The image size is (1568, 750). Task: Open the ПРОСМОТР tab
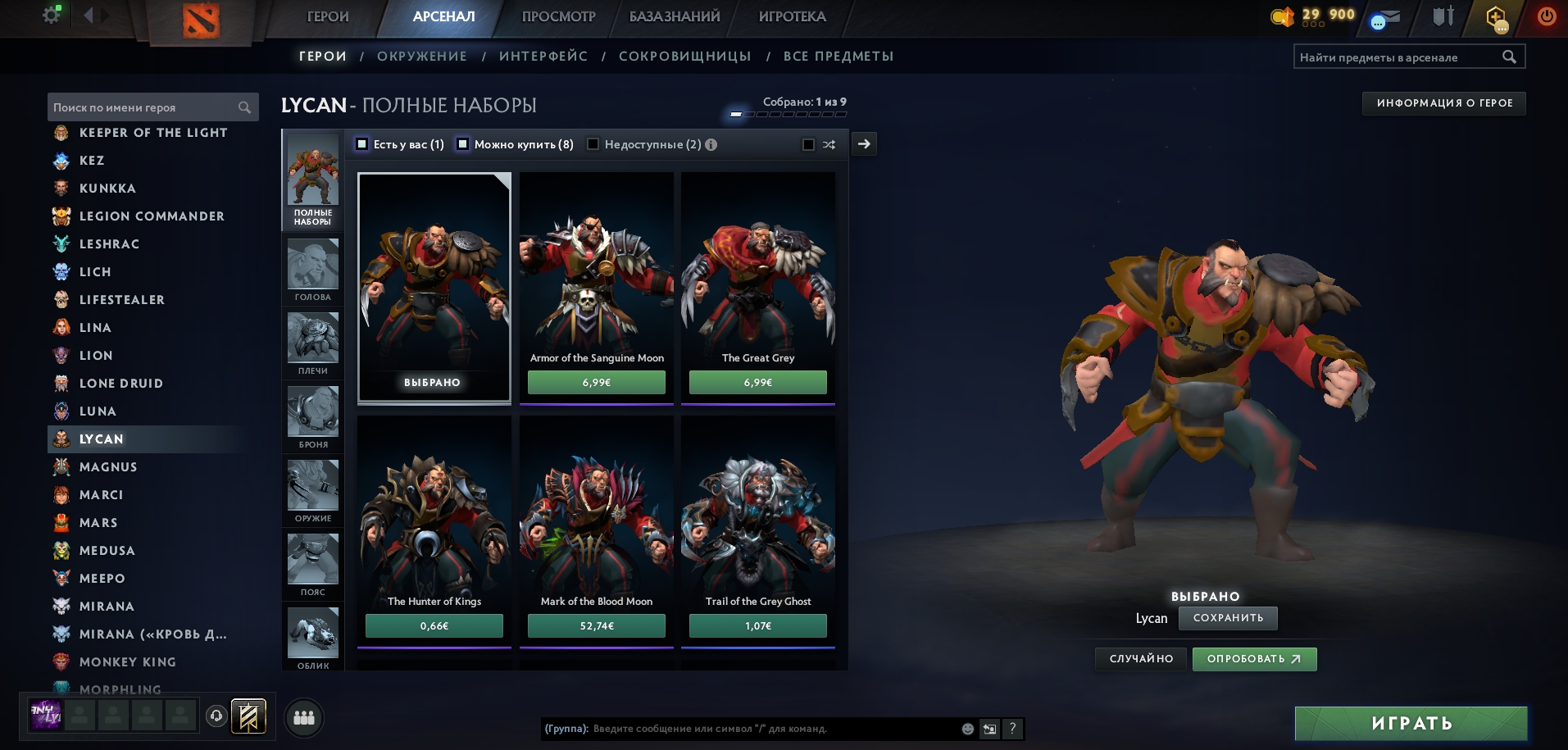click(x=558, y=16)
